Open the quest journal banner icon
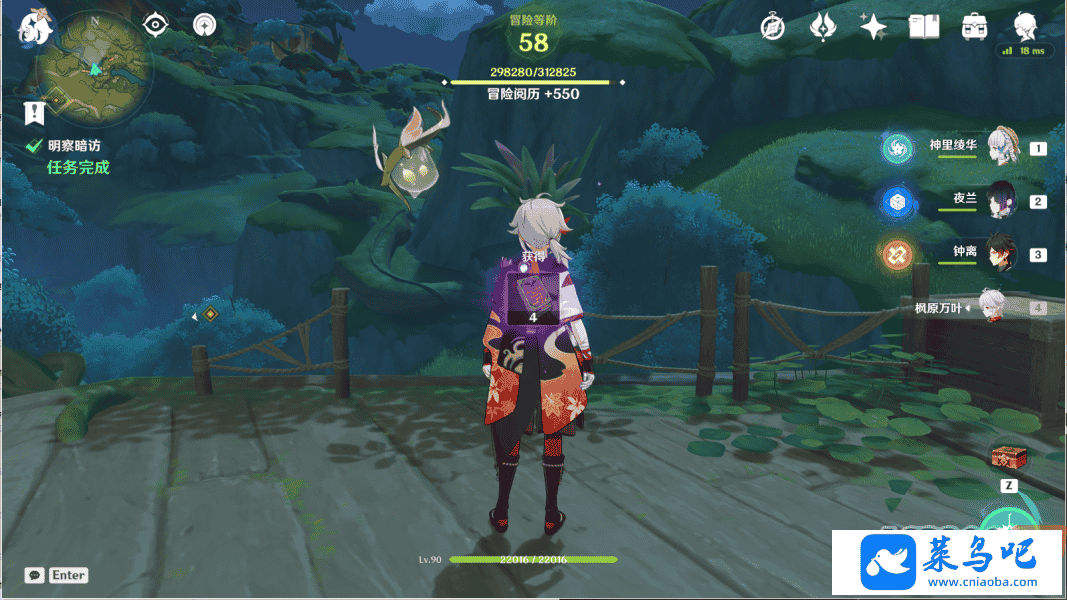This screenshot has height=600, width=1067. click(x=35, y=111)
